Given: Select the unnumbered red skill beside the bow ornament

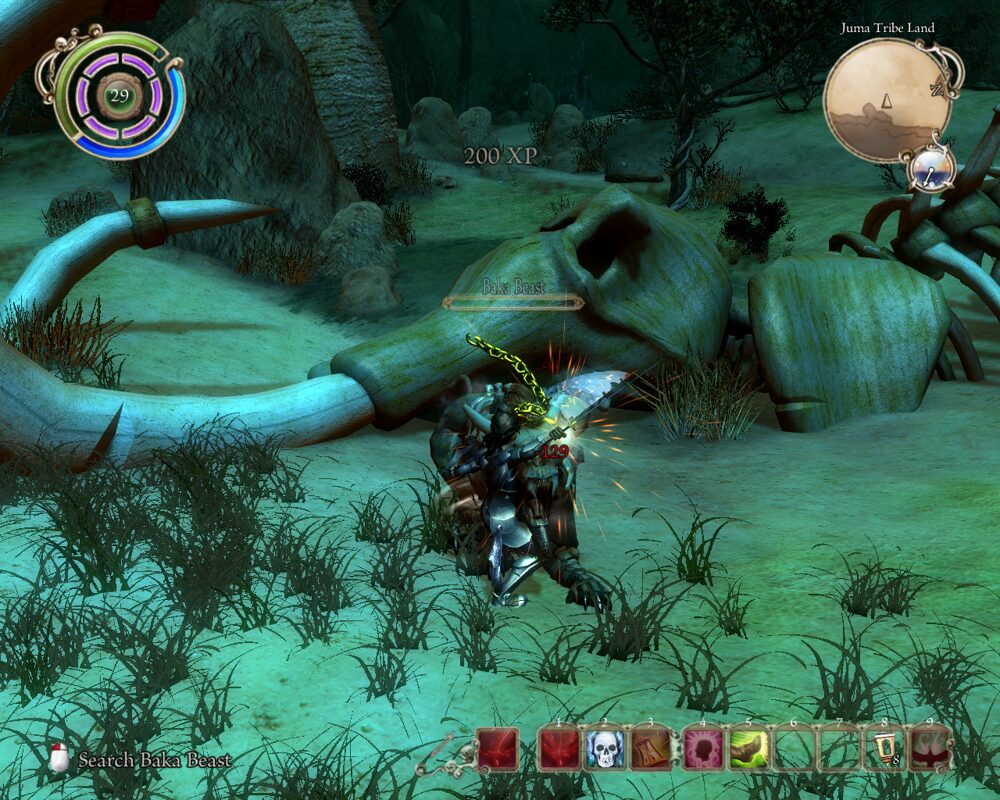Looking at the screenshot, I should click(x=497, y=747).
